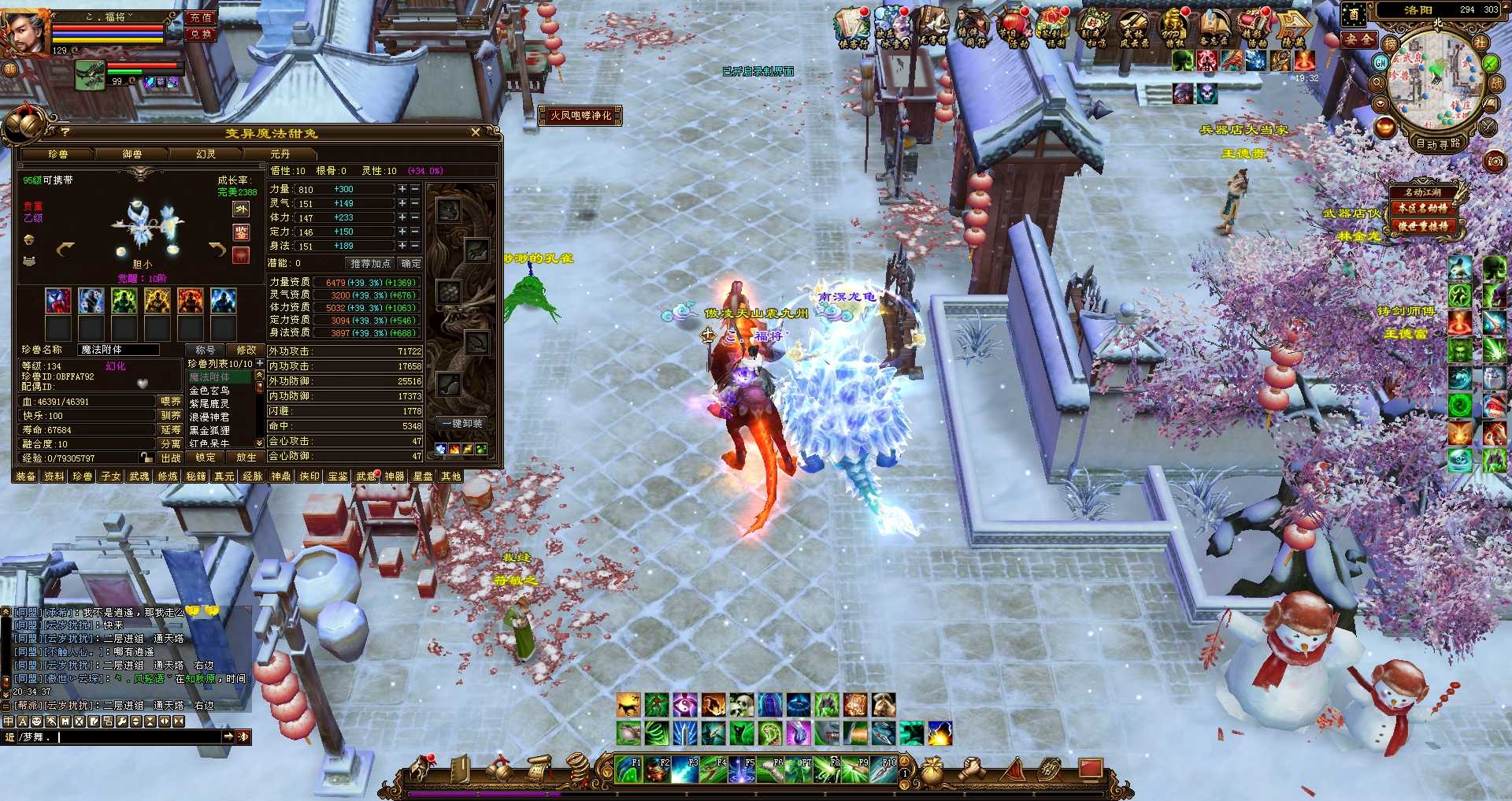Click the 喂养 feed button

click(x=170, y=402)
